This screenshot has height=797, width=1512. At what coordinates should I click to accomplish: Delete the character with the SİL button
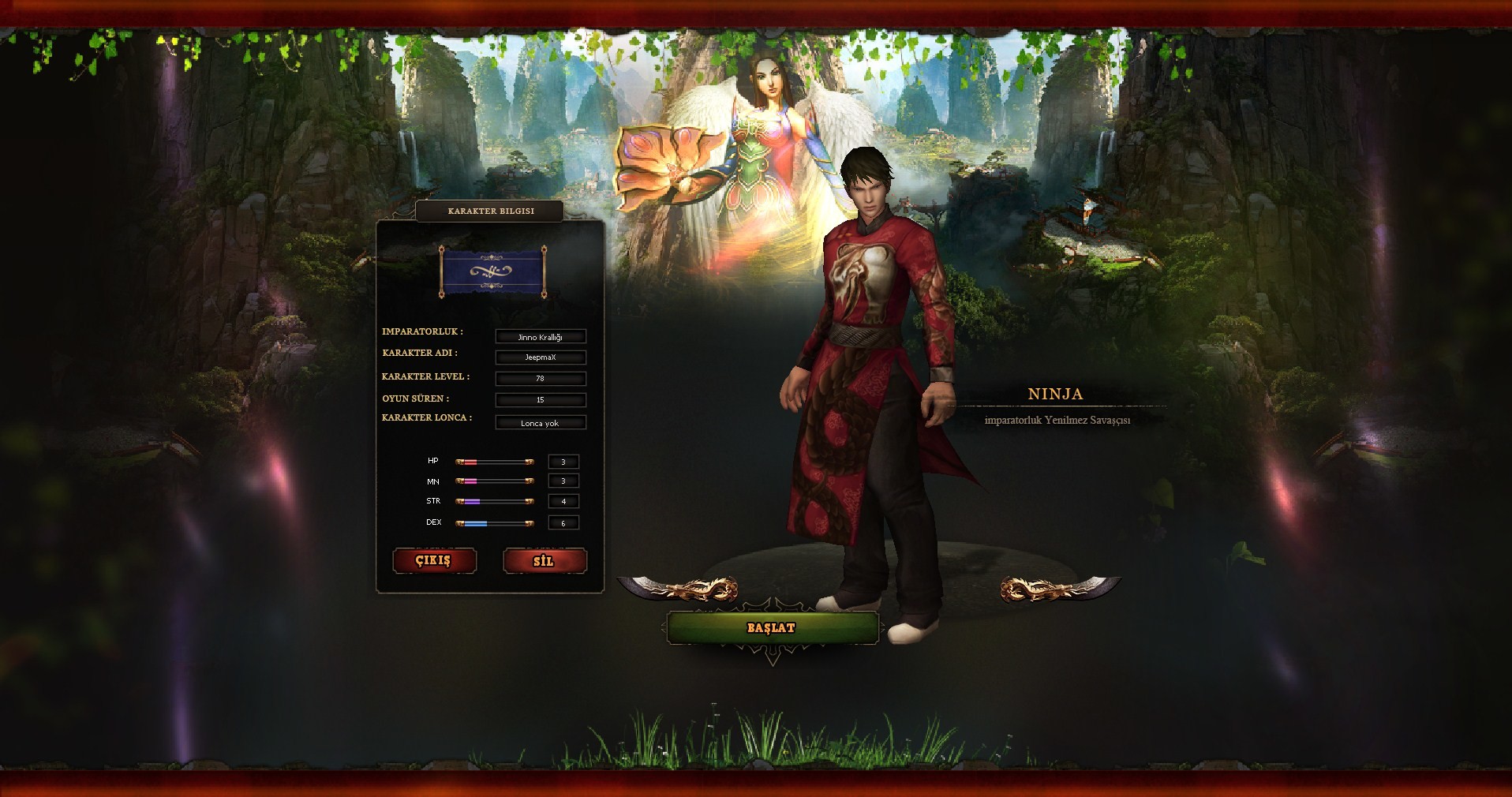click(x=545, y=561)
